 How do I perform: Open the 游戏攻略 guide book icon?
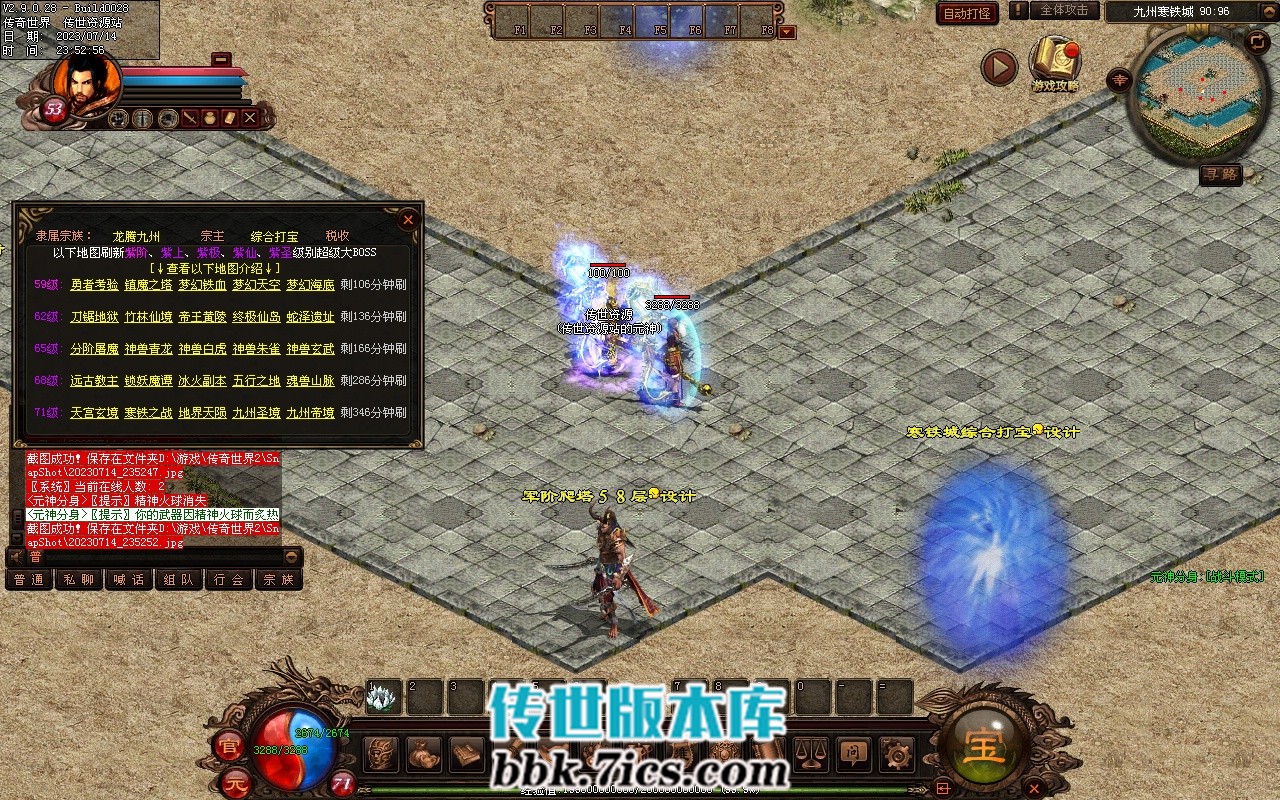coord(1056,62)
